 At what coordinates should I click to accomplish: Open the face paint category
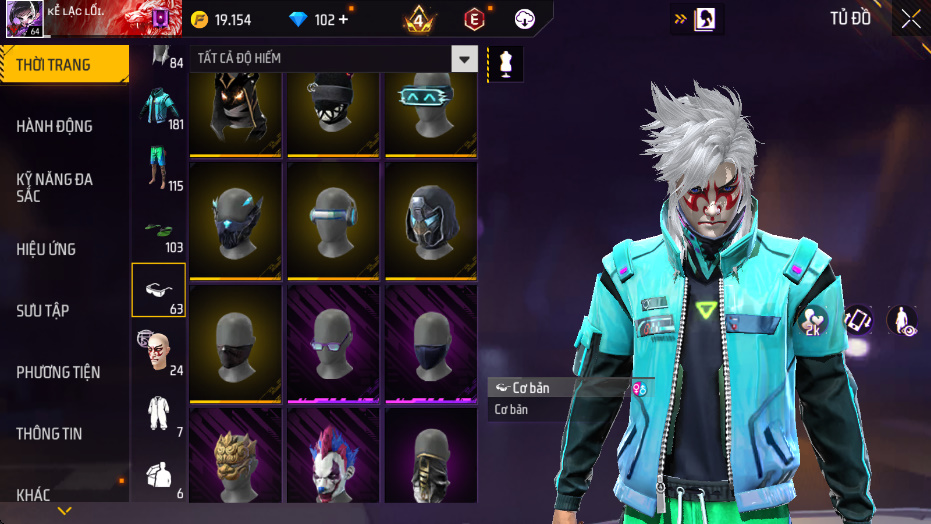tap(158, 351)
